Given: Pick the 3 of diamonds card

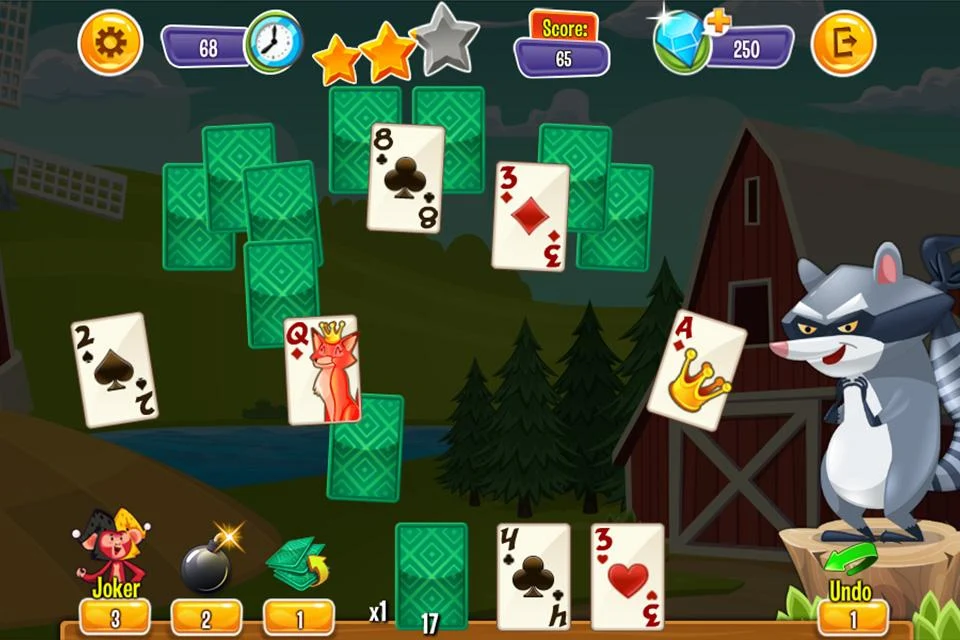Looking at the screenshot, I should (531, 215).
